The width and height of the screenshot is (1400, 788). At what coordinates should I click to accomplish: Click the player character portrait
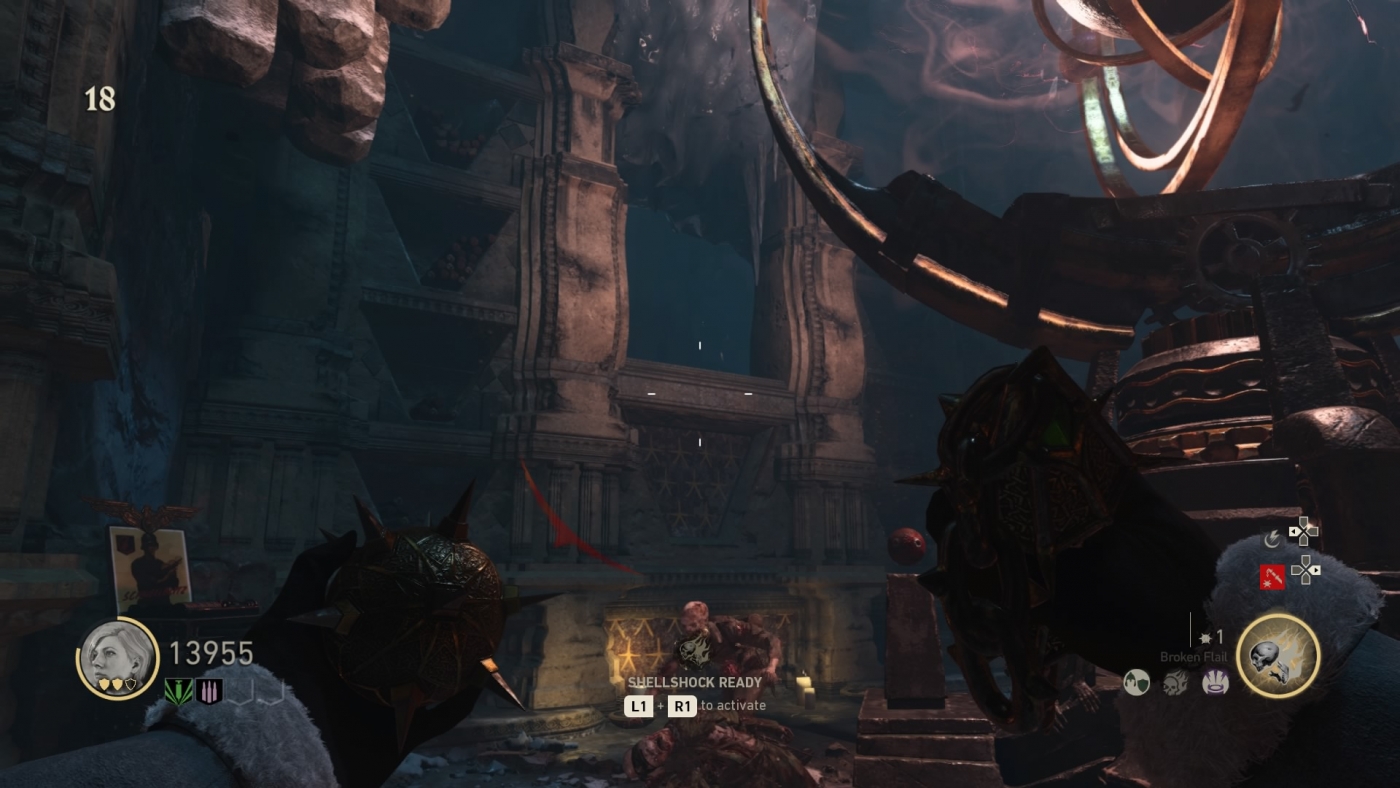click(117, 658)
